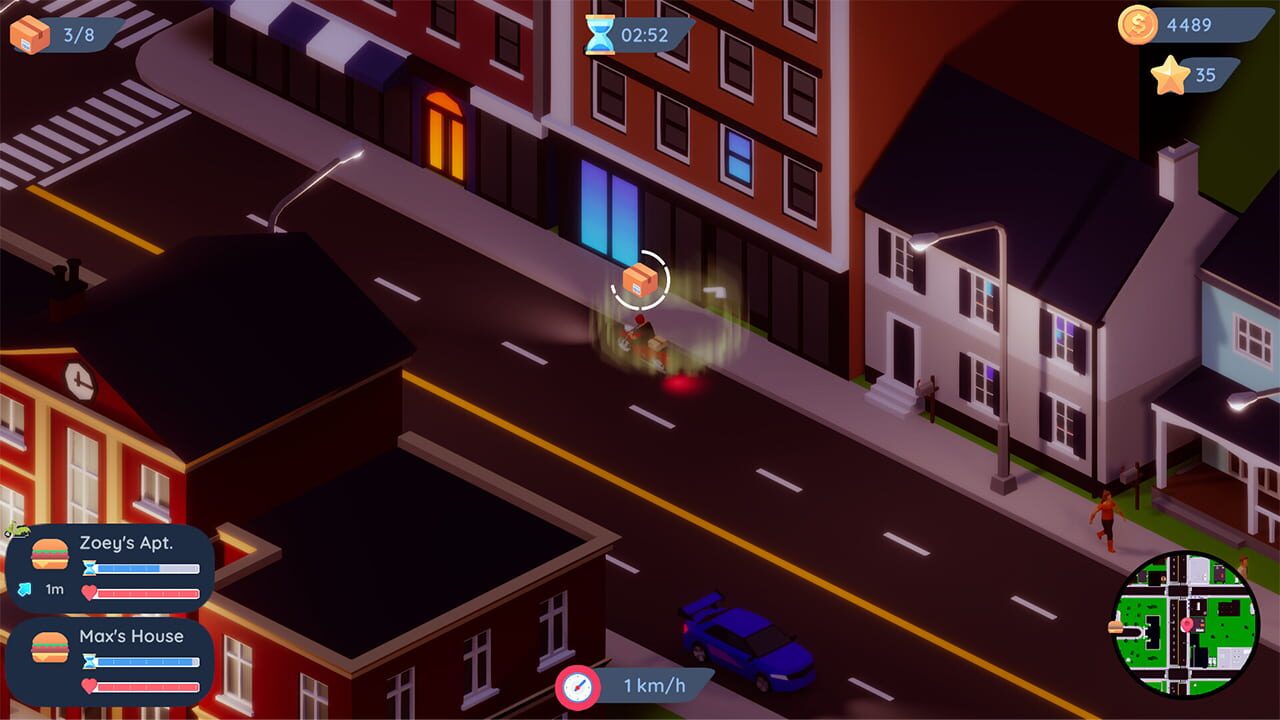Viewport: 1280px width, 720px height.
Task: Click the heart icon on Zoey's order panel
Action: (x=88, y=593)
